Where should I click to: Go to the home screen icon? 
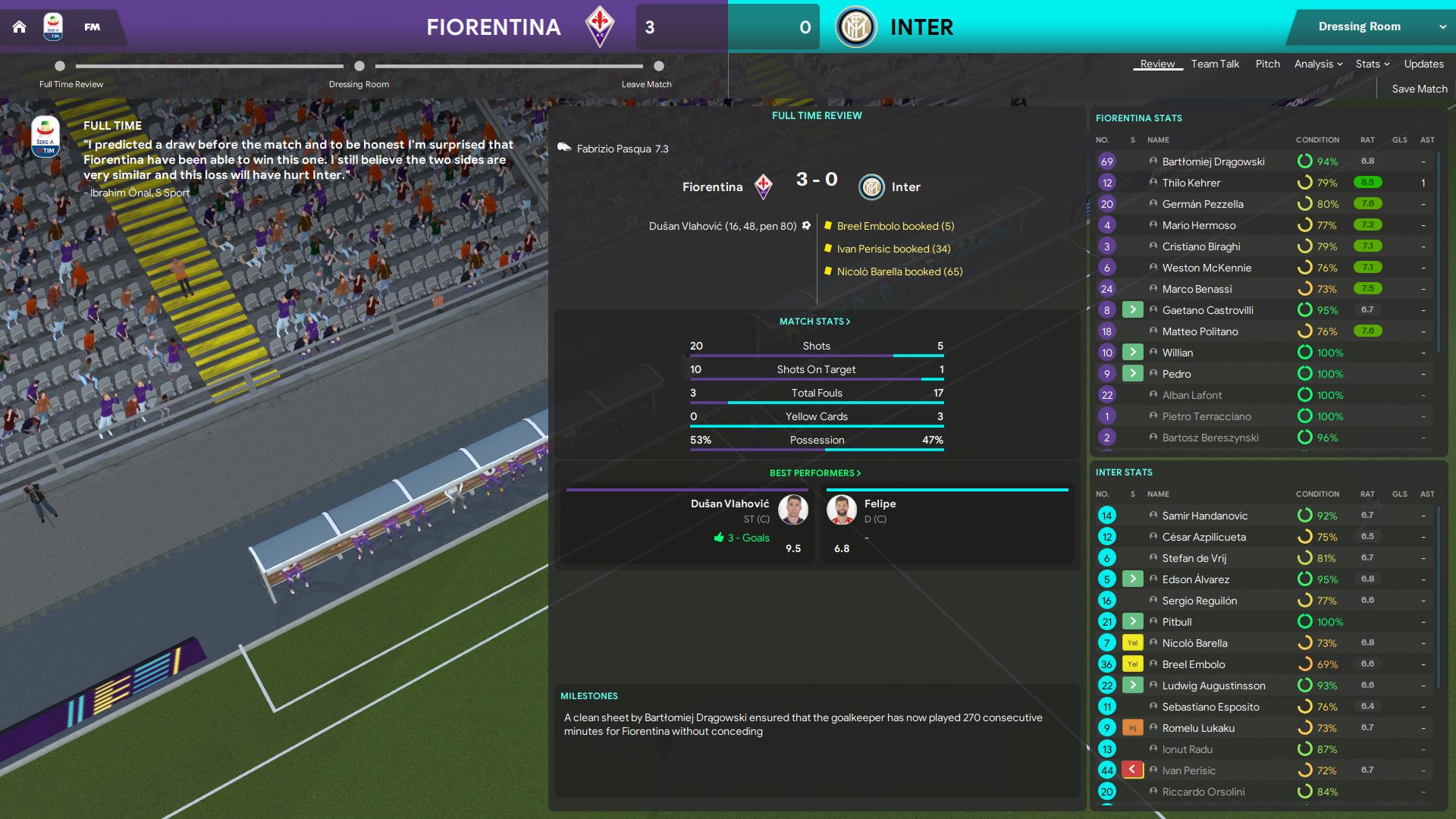click(20, 27)
